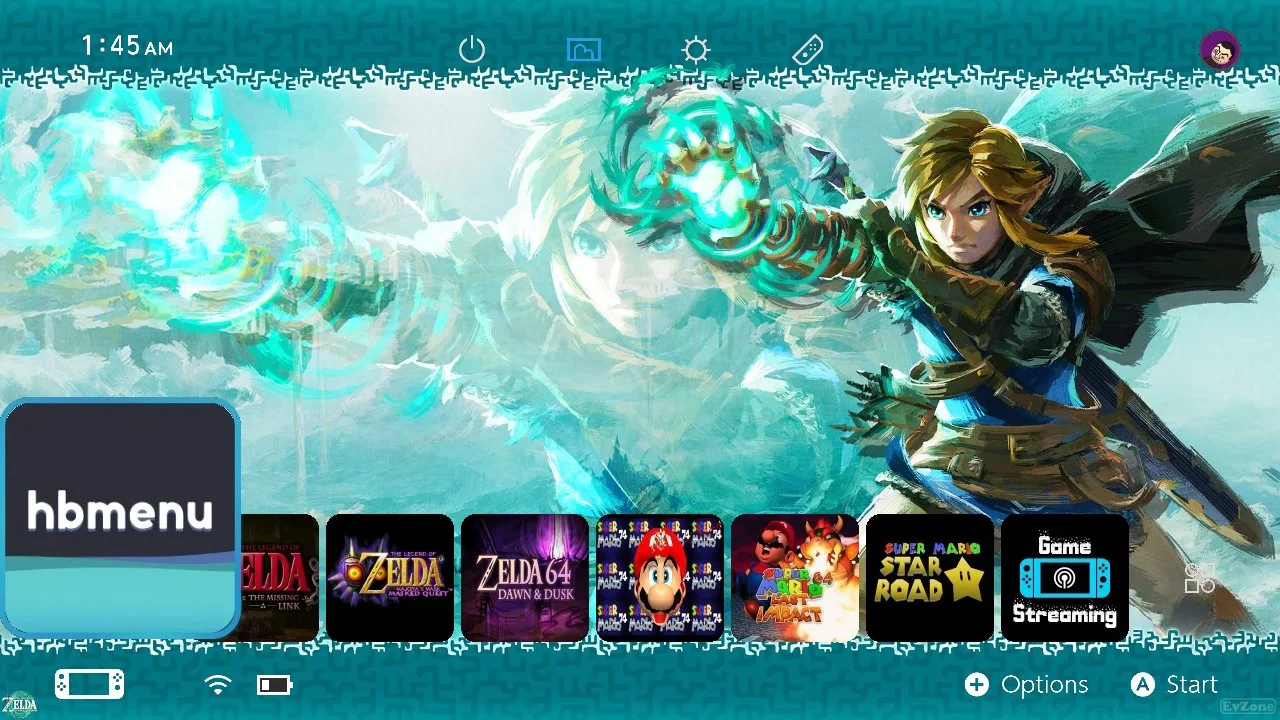
Task: Open the Mario and Bowser game tile
Action: (794, 578)
